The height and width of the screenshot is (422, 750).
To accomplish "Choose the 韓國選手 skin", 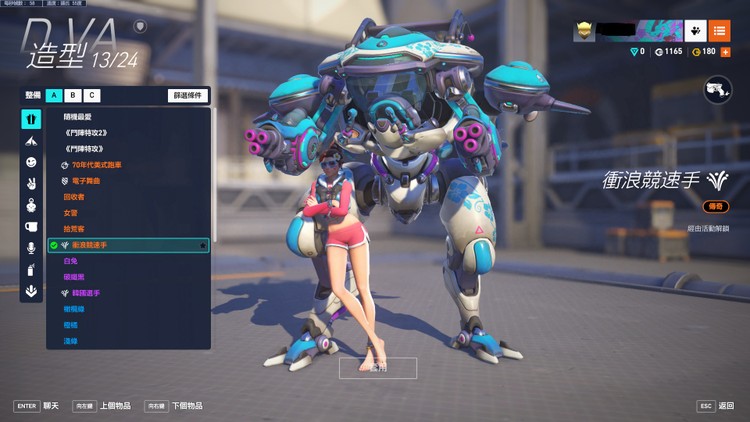I will tap(86, 293).
